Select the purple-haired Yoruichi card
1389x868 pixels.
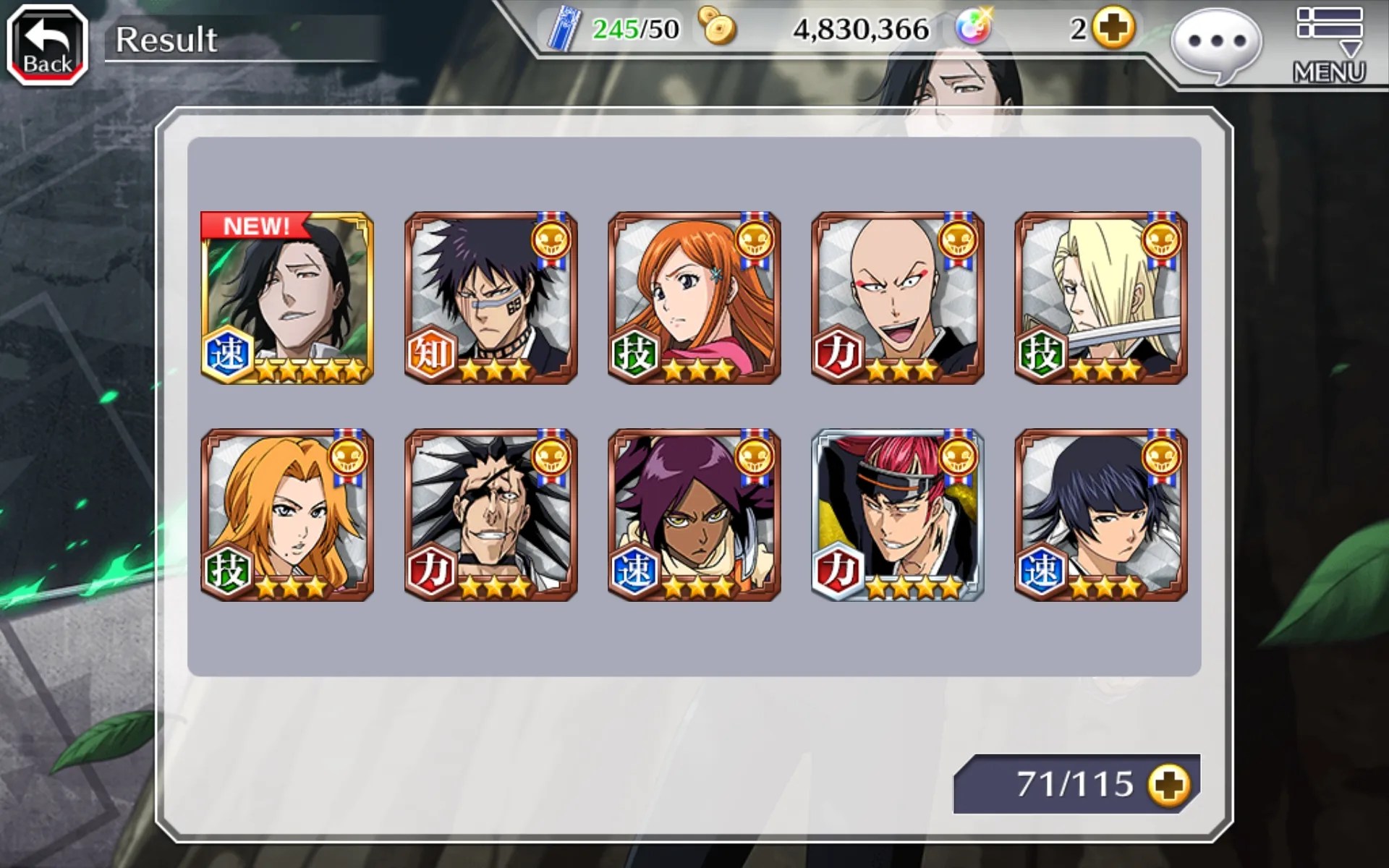[x=694, y=515]
